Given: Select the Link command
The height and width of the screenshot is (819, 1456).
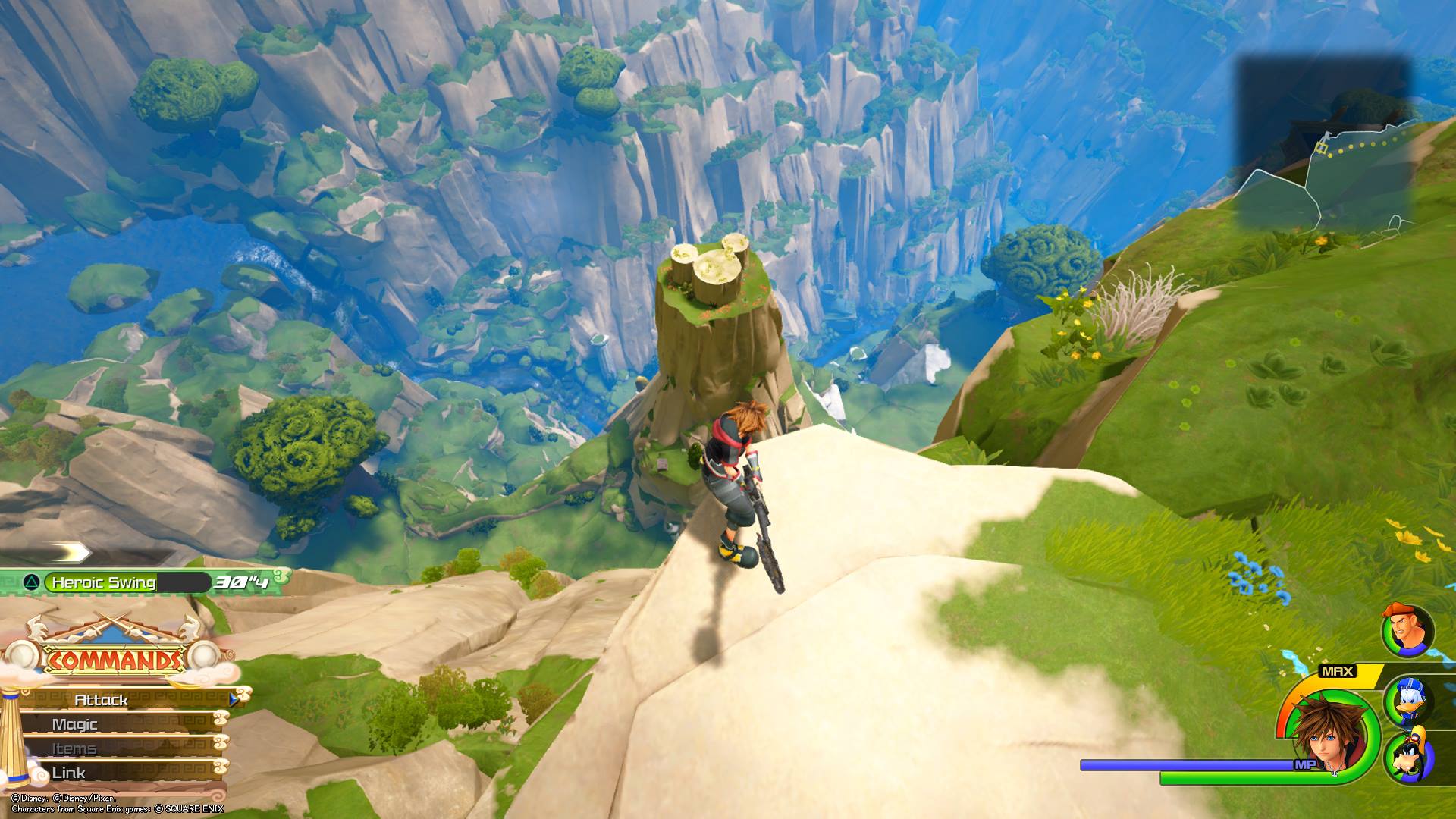Looking at the screenshot, I should click(68, 773).
